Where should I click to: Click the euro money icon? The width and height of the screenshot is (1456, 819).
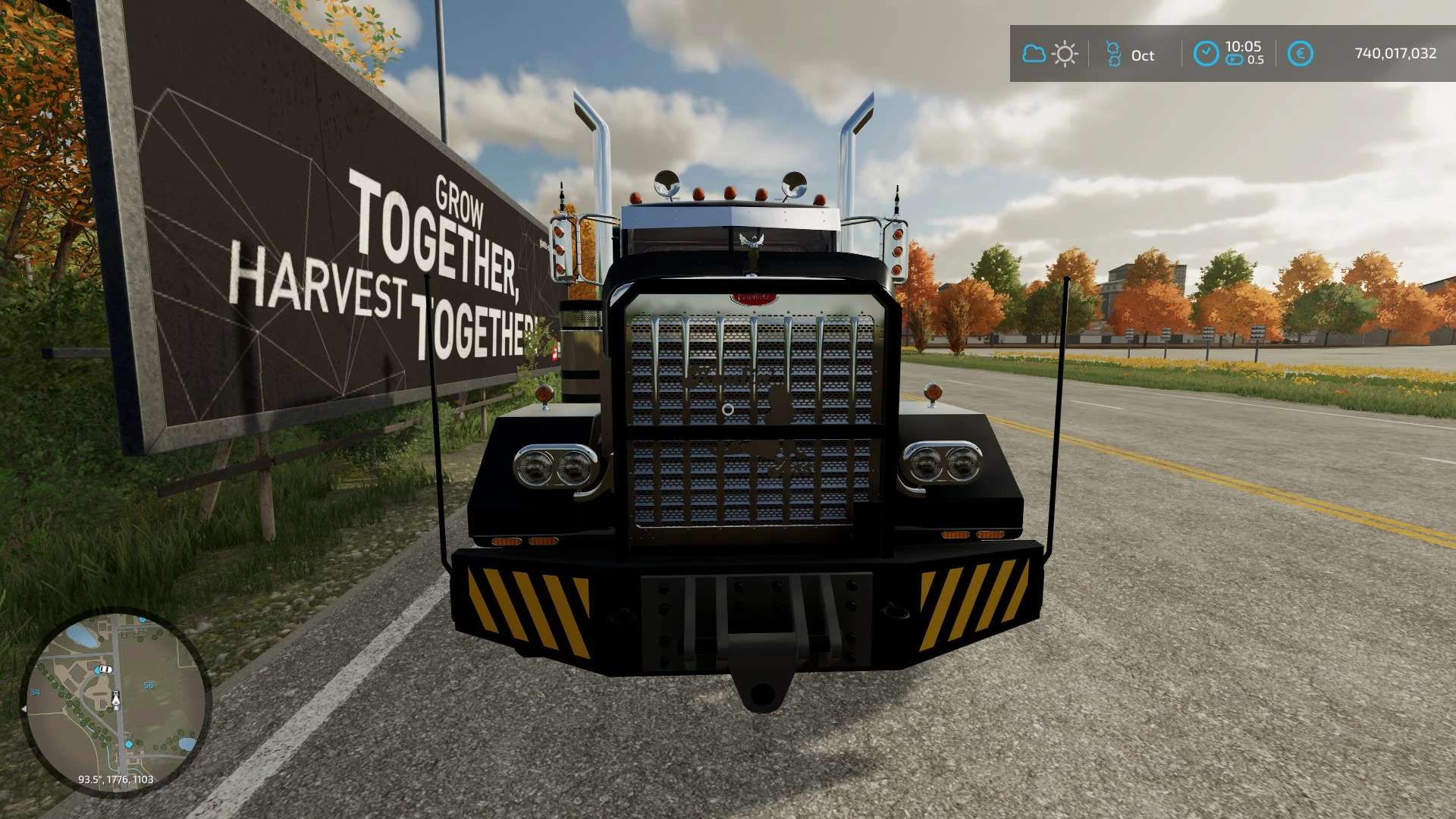[x=1300, y=54]
